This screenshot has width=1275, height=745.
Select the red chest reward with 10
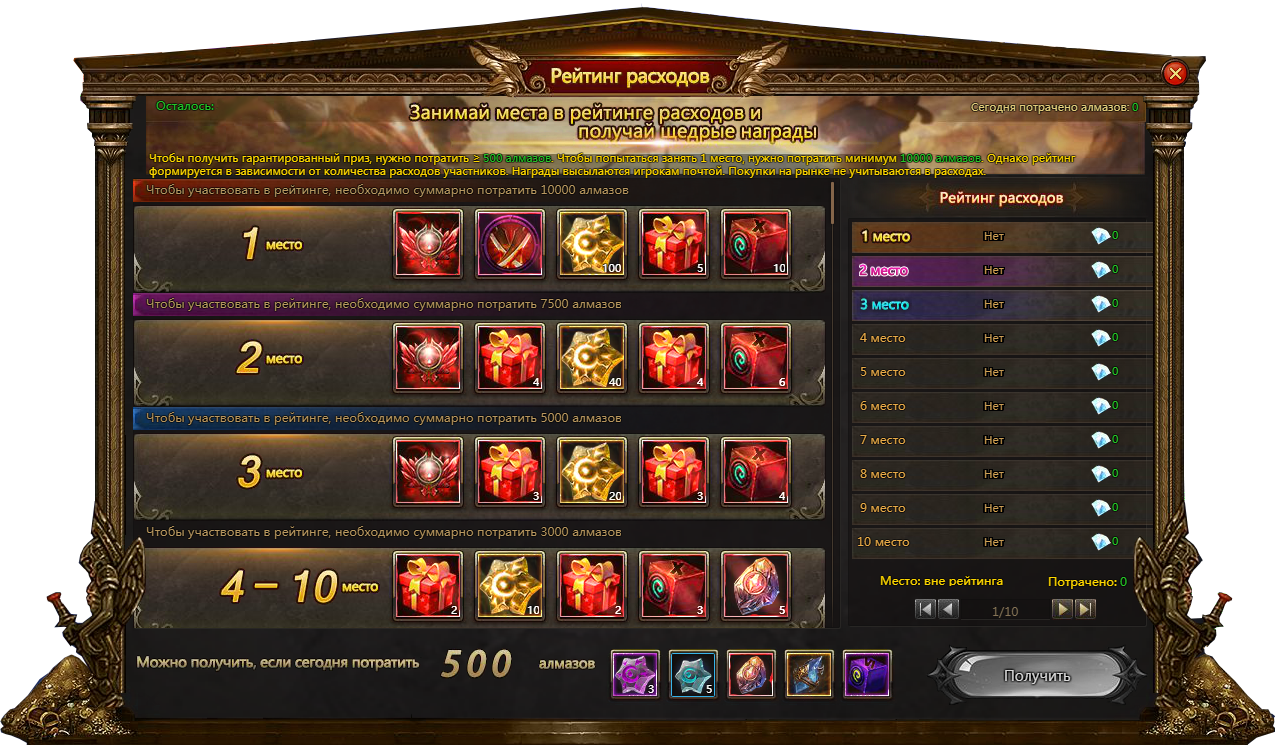click(756, 243)
